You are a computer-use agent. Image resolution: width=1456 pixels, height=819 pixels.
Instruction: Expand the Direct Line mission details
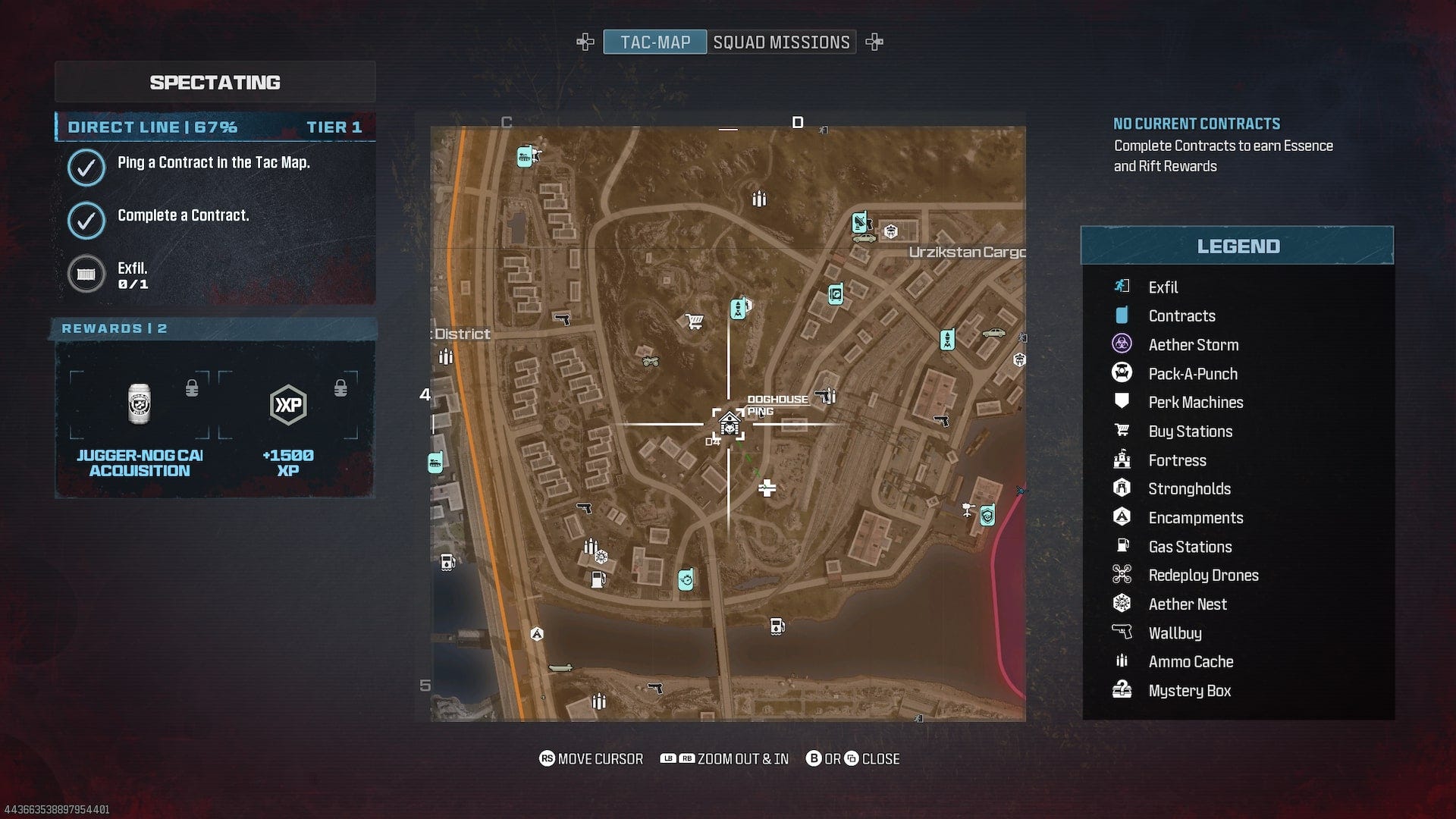tap(215, 127)
